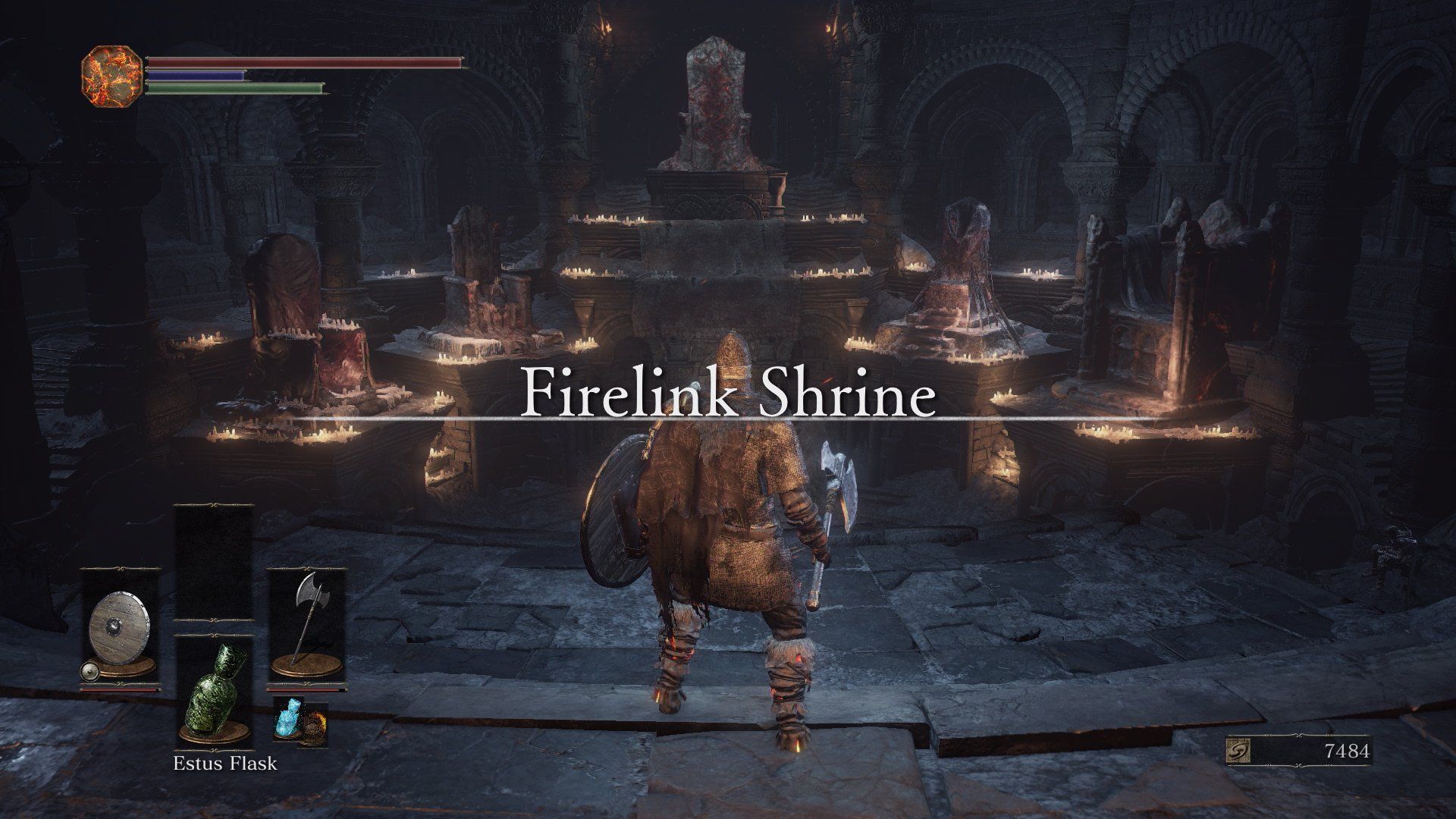
Task: Click the red durability bar under the axe
Action: tap(307, 689)
